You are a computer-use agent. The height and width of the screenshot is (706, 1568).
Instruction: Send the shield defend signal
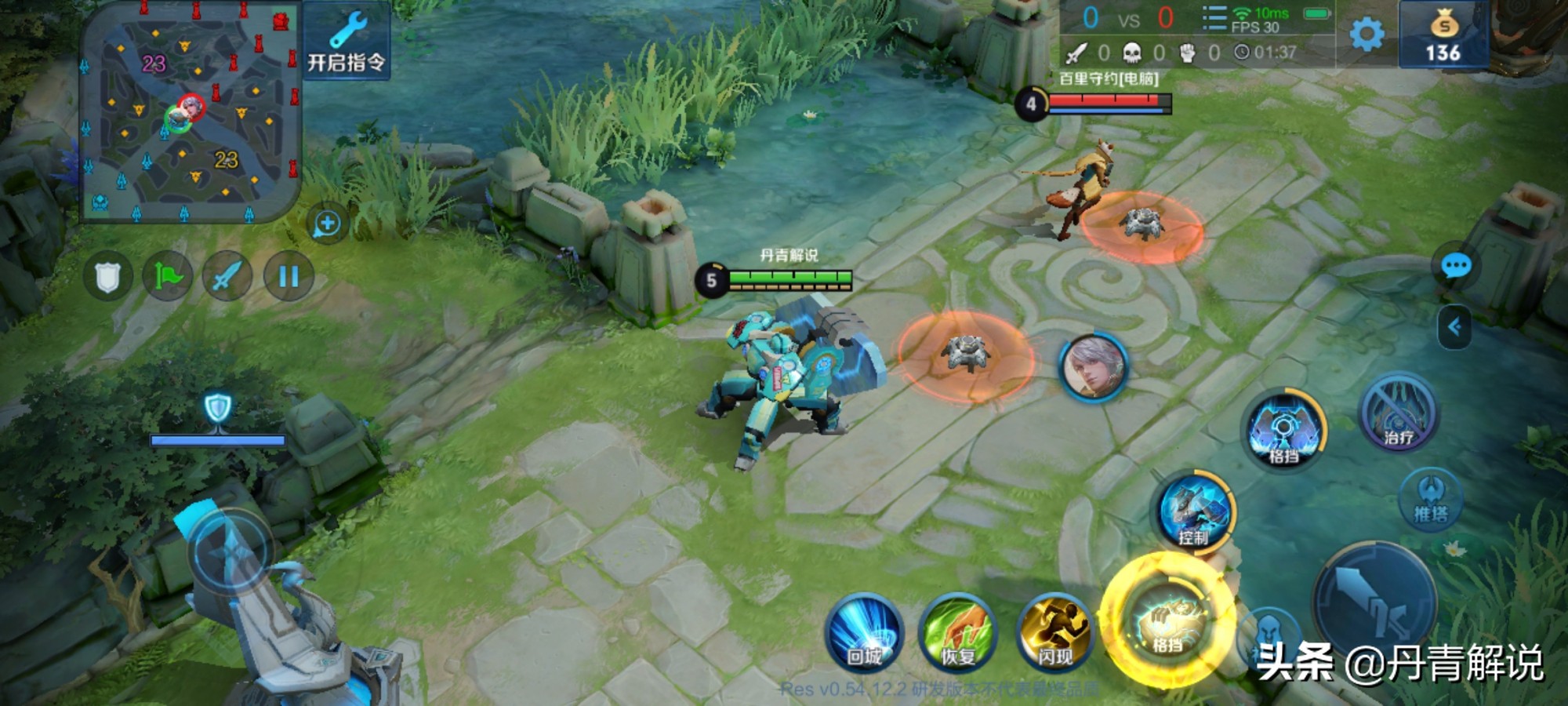pyautogui.click(x=108, y=276)
